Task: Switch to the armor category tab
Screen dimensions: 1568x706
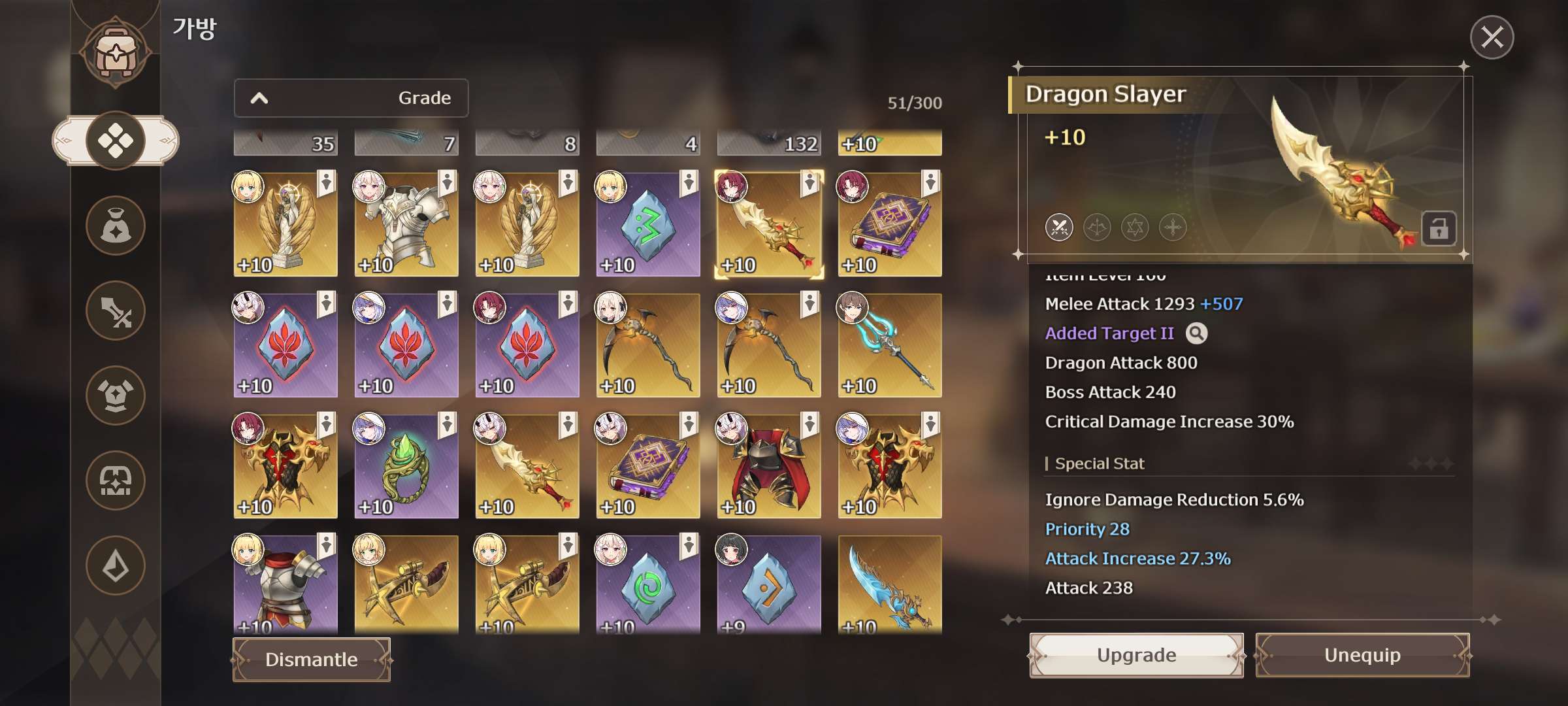Action: 116,395
